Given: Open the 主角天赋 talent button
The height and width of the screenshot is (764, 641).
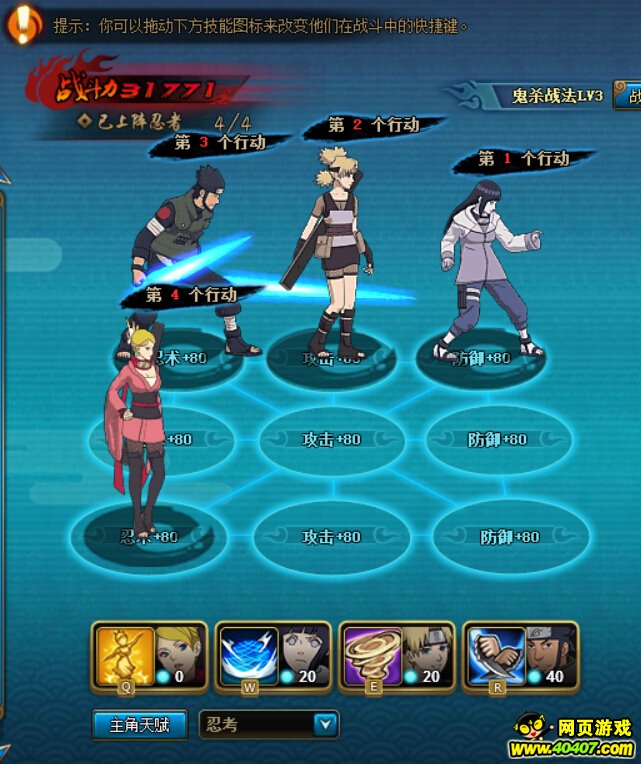Looking at the screenshot, I should point(140,725).
